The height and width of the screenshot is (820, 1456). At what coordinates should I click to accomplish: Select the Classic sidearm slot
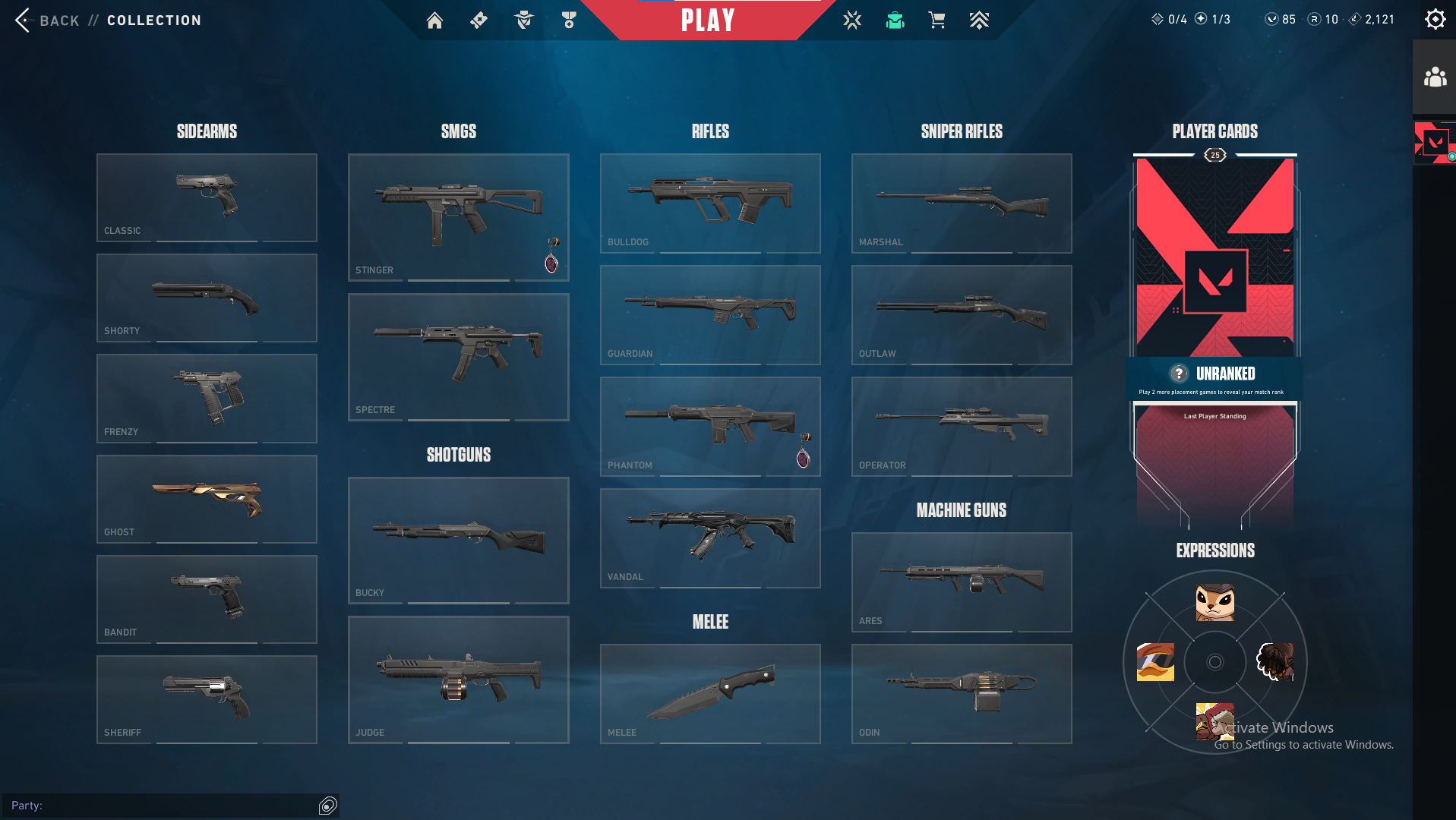[207, 197]
